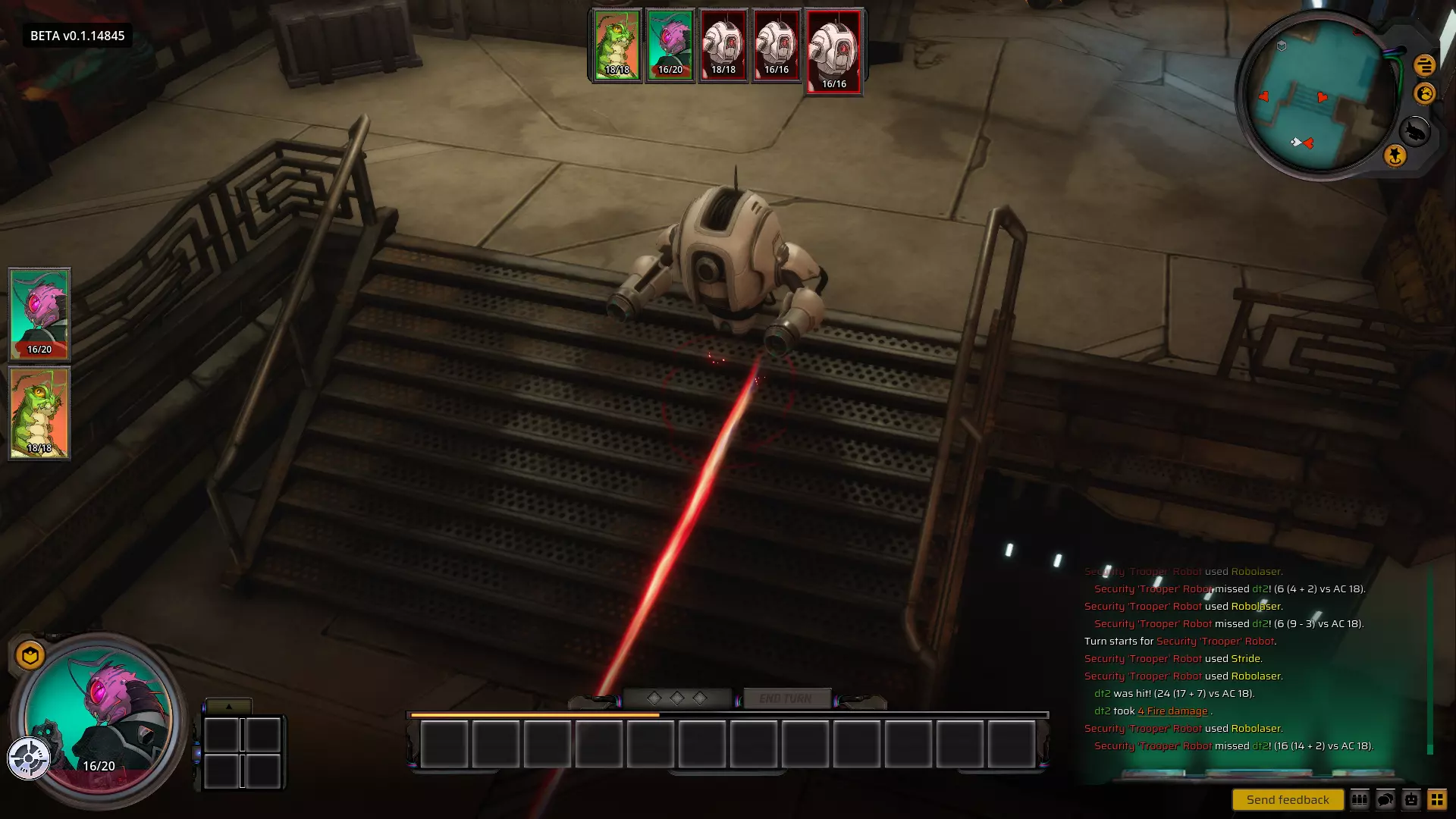Toggle the speech bubbles dialogue log filter
Image resolution: width=1456 pixels, height=819 pixels.
pyautogui.click(x=1385, y=799)
